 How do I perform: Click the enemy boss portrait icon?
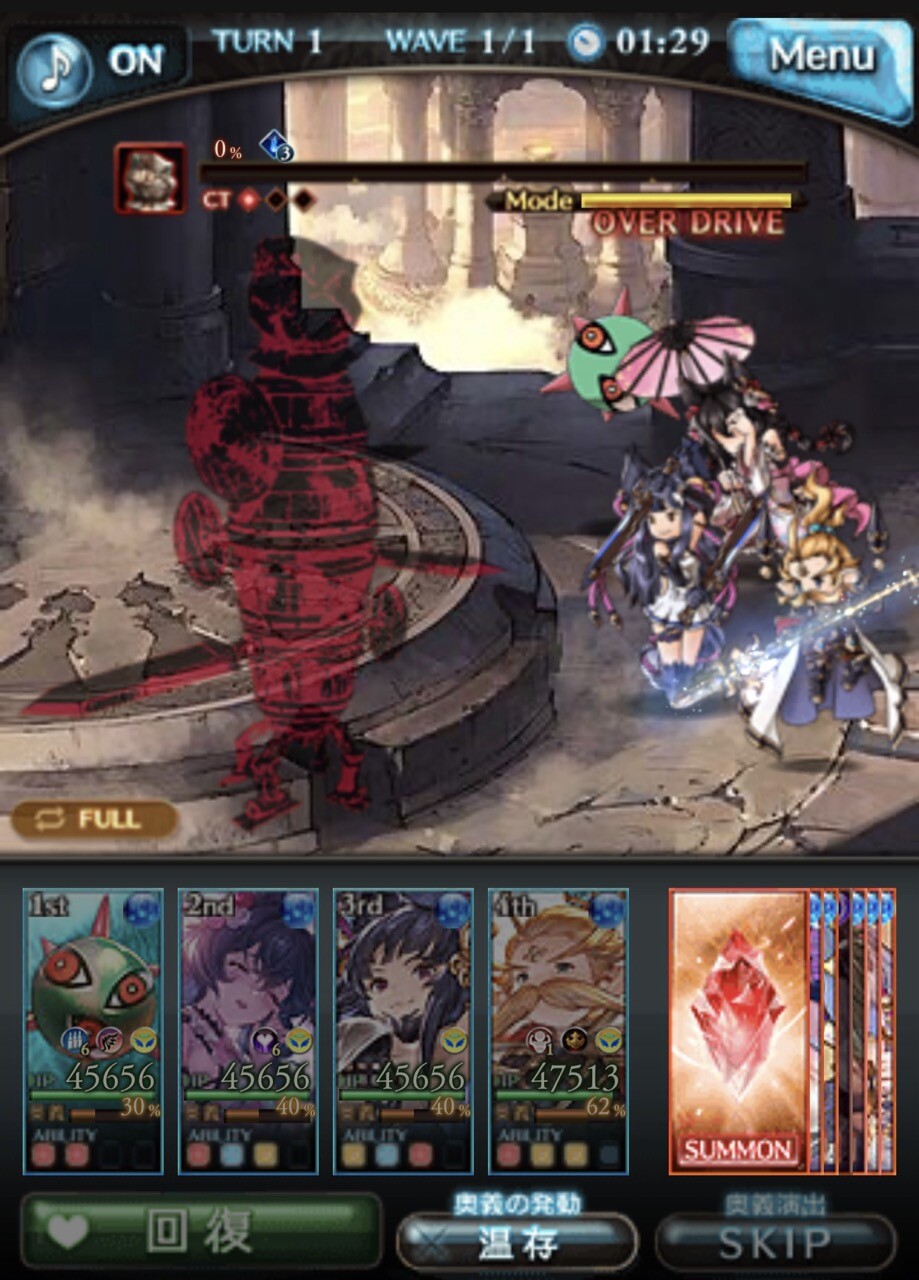coord(150,178)
